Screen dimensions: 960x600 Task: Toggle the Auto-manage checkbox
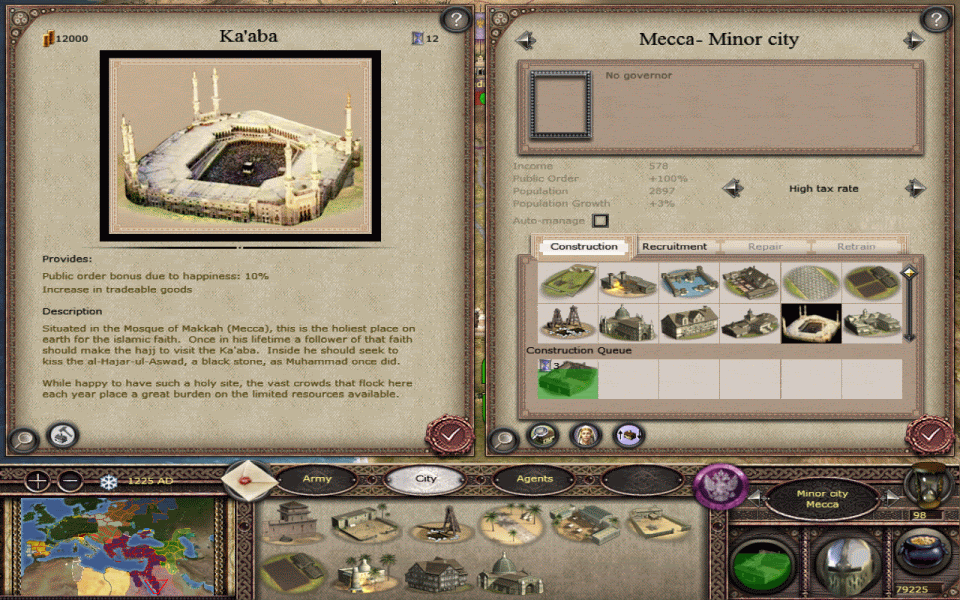tap(600, 221)
